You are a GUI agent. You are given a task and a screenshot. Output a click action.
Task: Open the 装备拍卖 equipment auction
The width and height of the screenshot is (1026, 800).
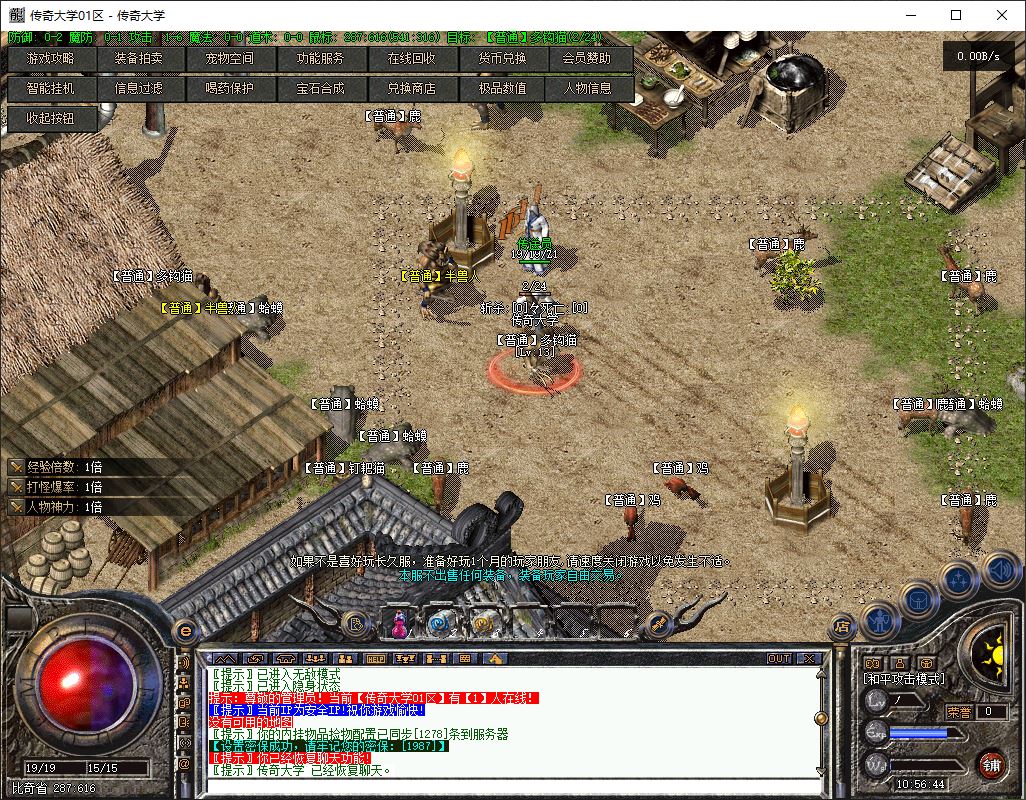(138, 59)
